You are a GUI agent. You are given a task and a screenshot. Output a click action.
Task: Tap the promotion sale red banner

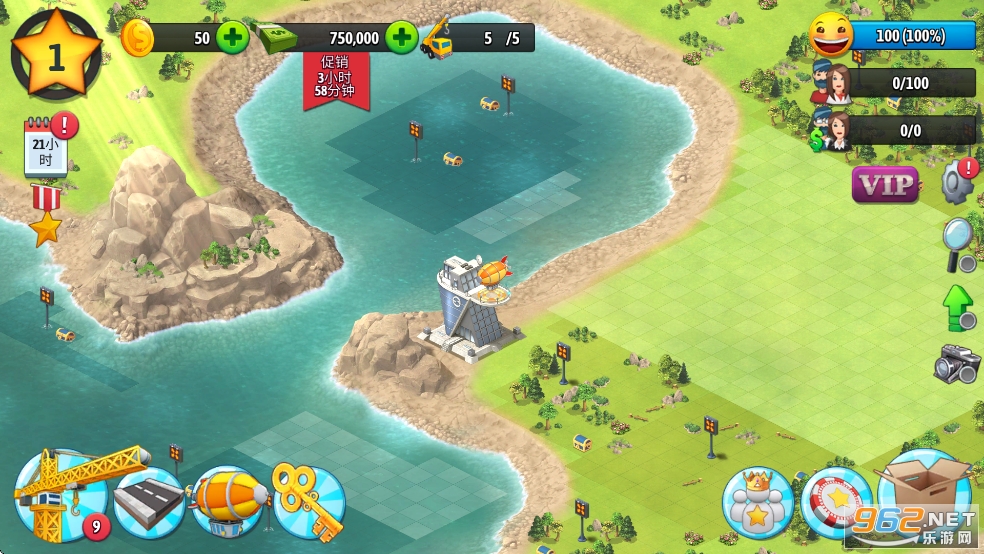337,78
